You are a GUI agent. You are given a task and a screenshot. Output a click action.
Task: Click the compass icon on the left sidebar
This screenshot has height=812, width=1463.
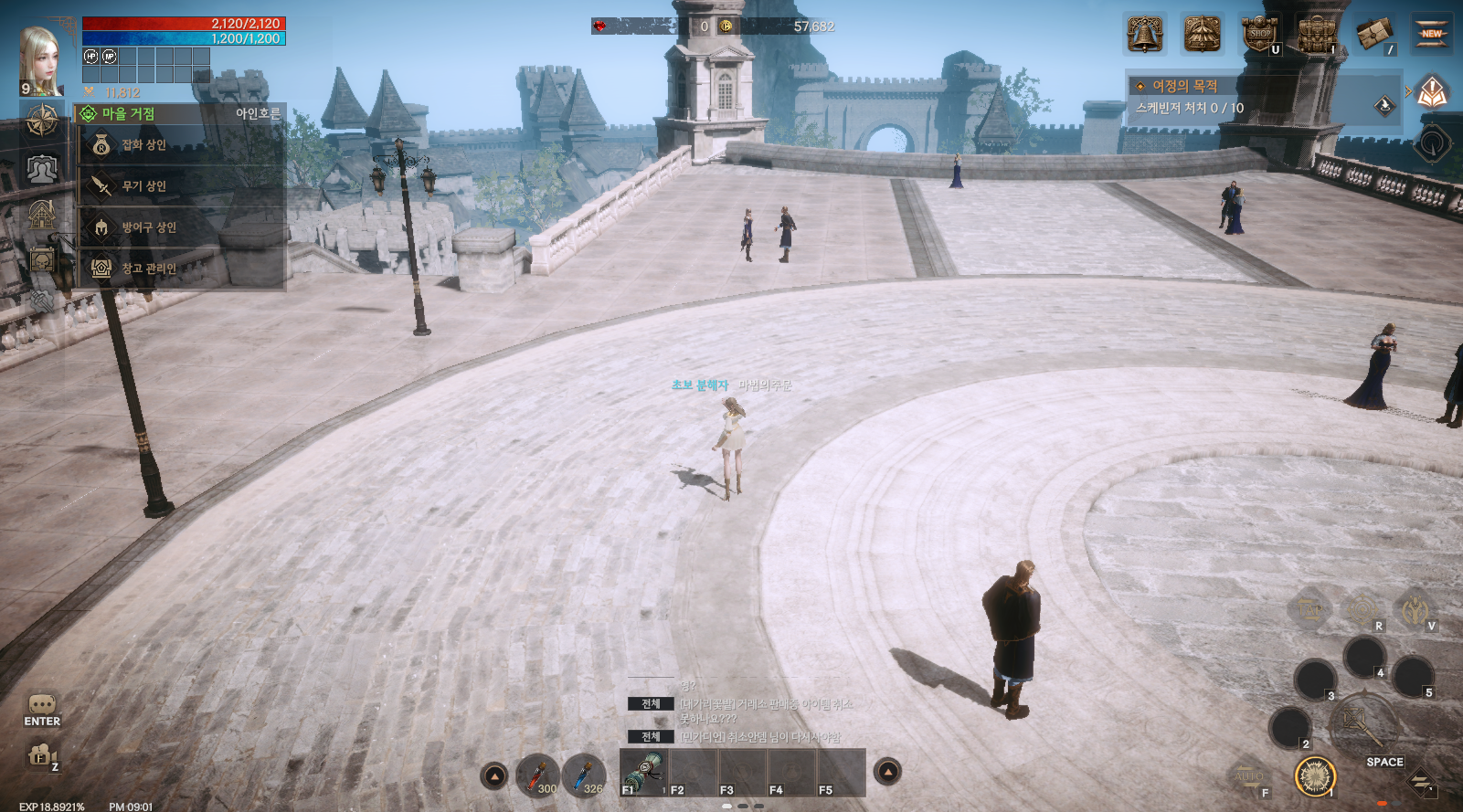tap(42, 121)
